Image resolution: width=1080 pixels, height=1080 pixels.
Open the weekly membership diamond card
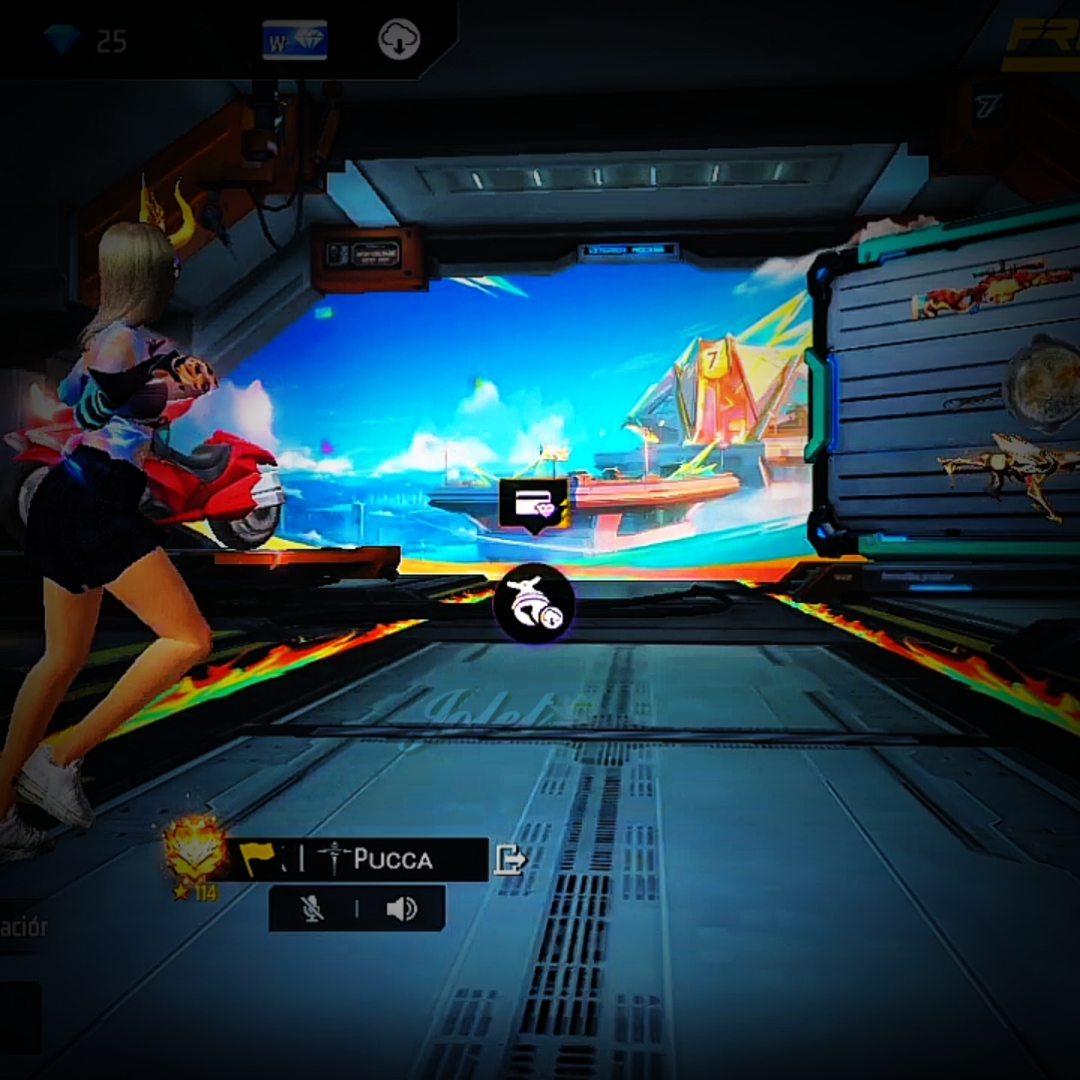tap(295, 40)
